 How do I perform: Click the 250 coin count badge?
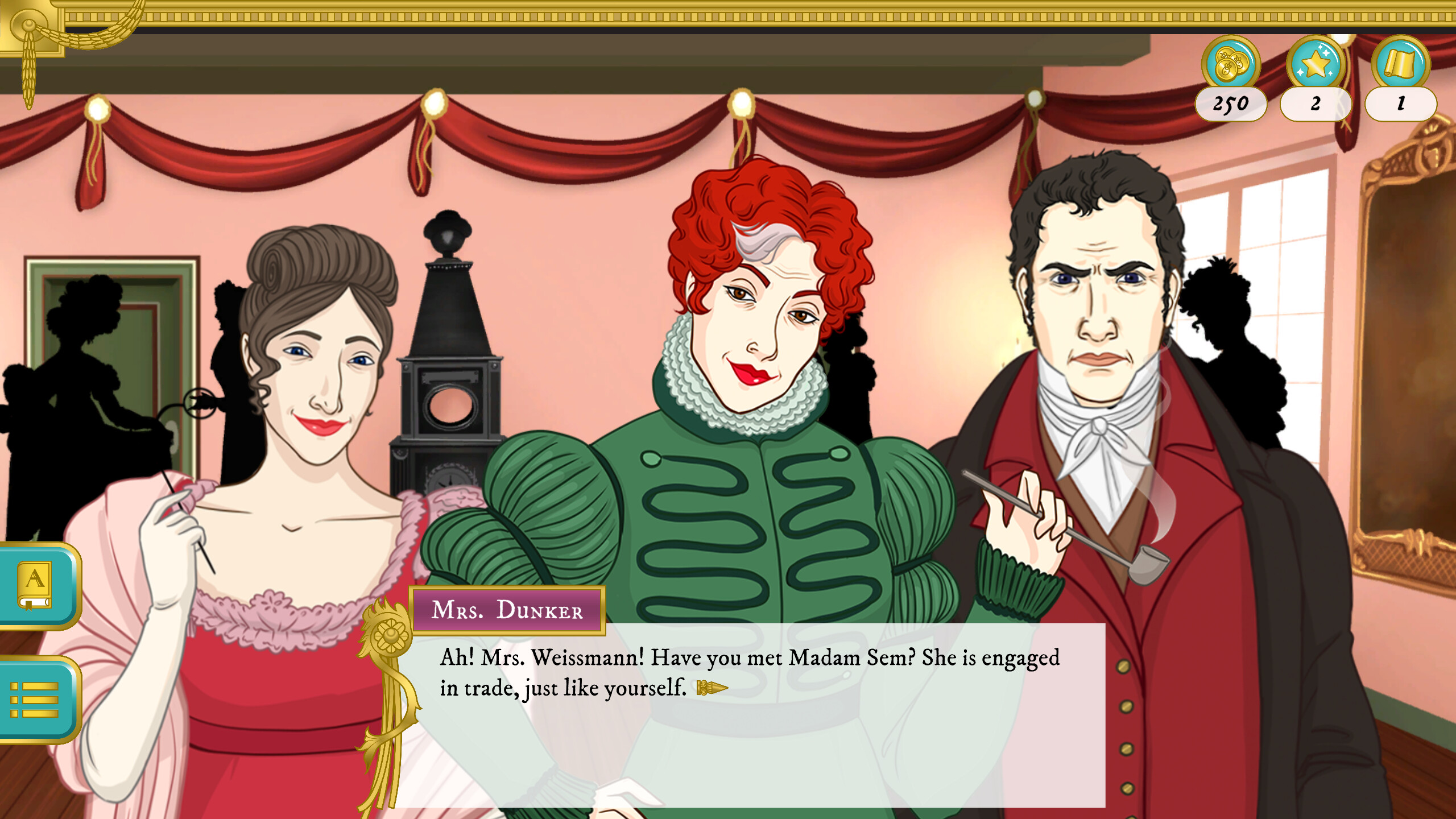[1230, 104]
